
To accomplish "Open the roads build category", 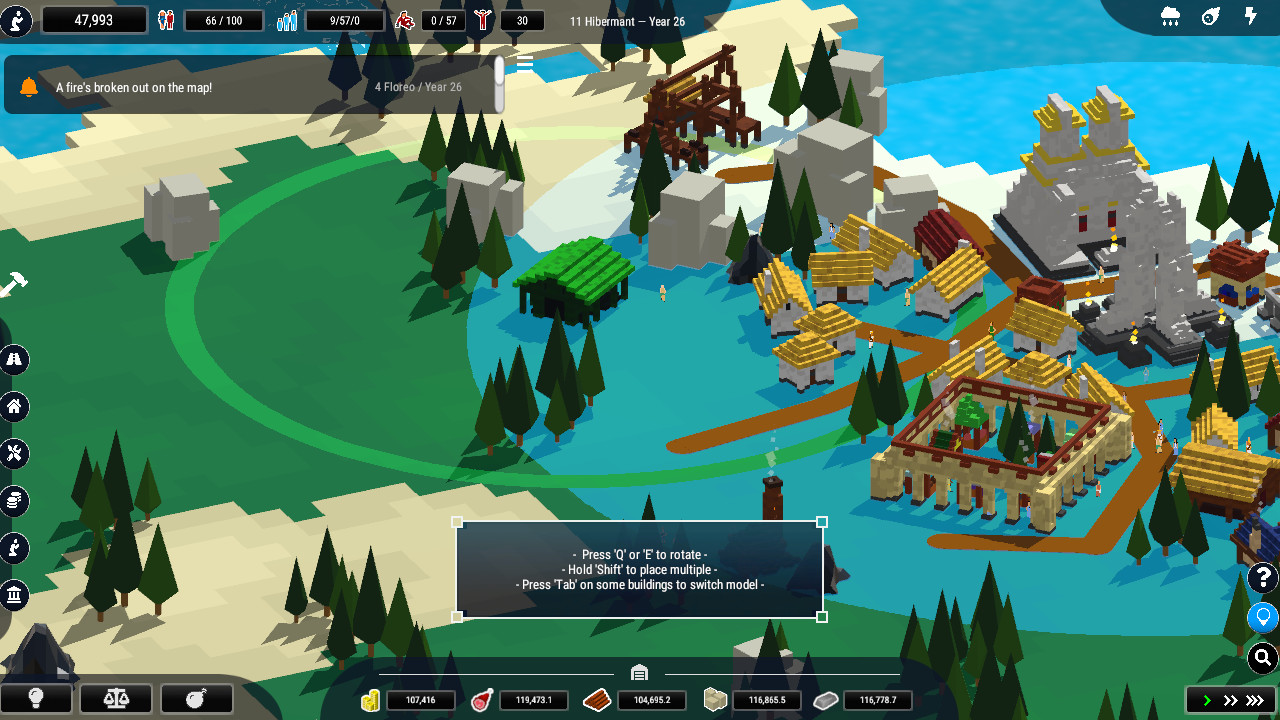I will click(14, 359).
